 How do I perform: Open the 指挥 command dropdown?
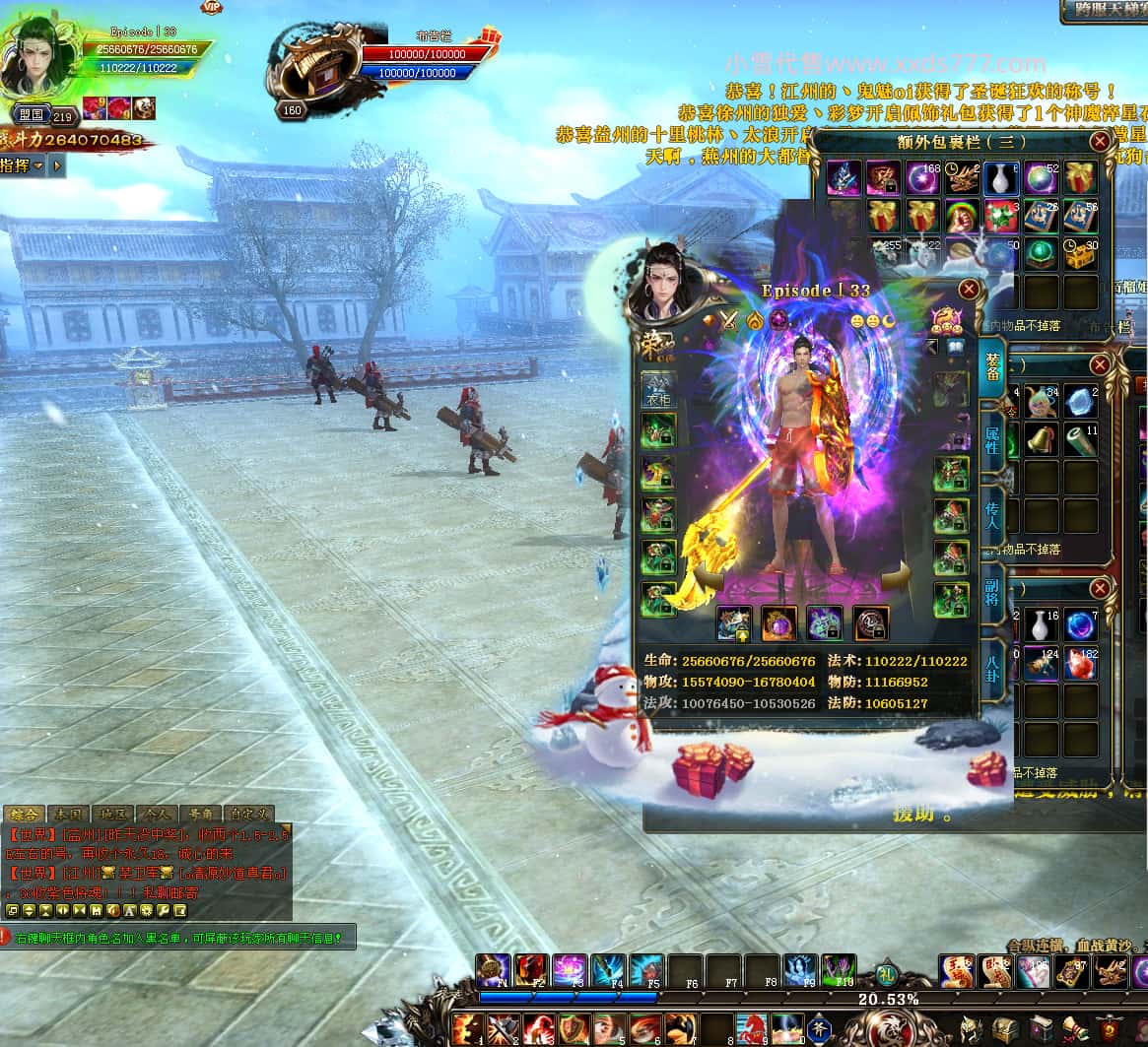(x=23, y=165)
